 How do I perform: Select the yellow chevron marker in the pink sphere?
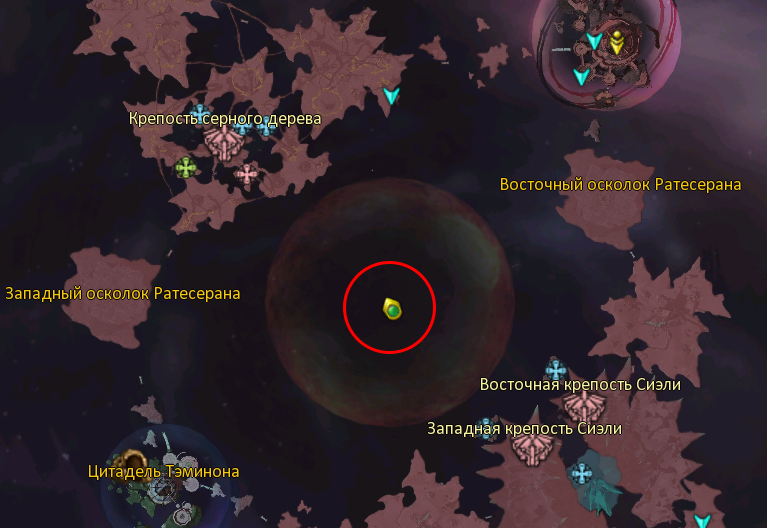point(617,42)
